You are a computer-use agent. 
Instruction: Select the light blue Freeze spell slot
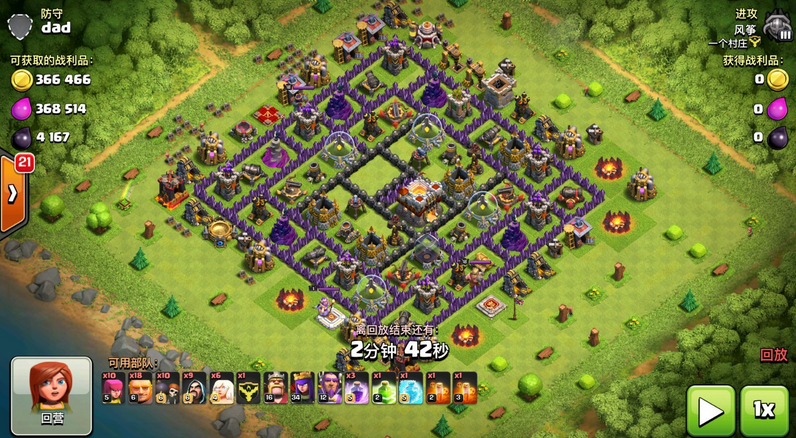click(x=410, y=387)
